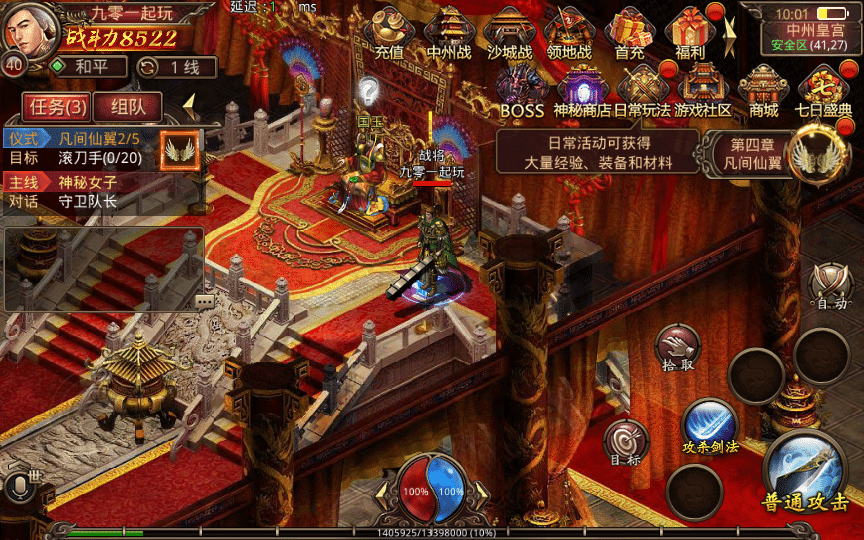The height and width of the screenshot is (540, 864).
Task: Tap the 拾取 pickup button
Action: [x=678, y=348]
